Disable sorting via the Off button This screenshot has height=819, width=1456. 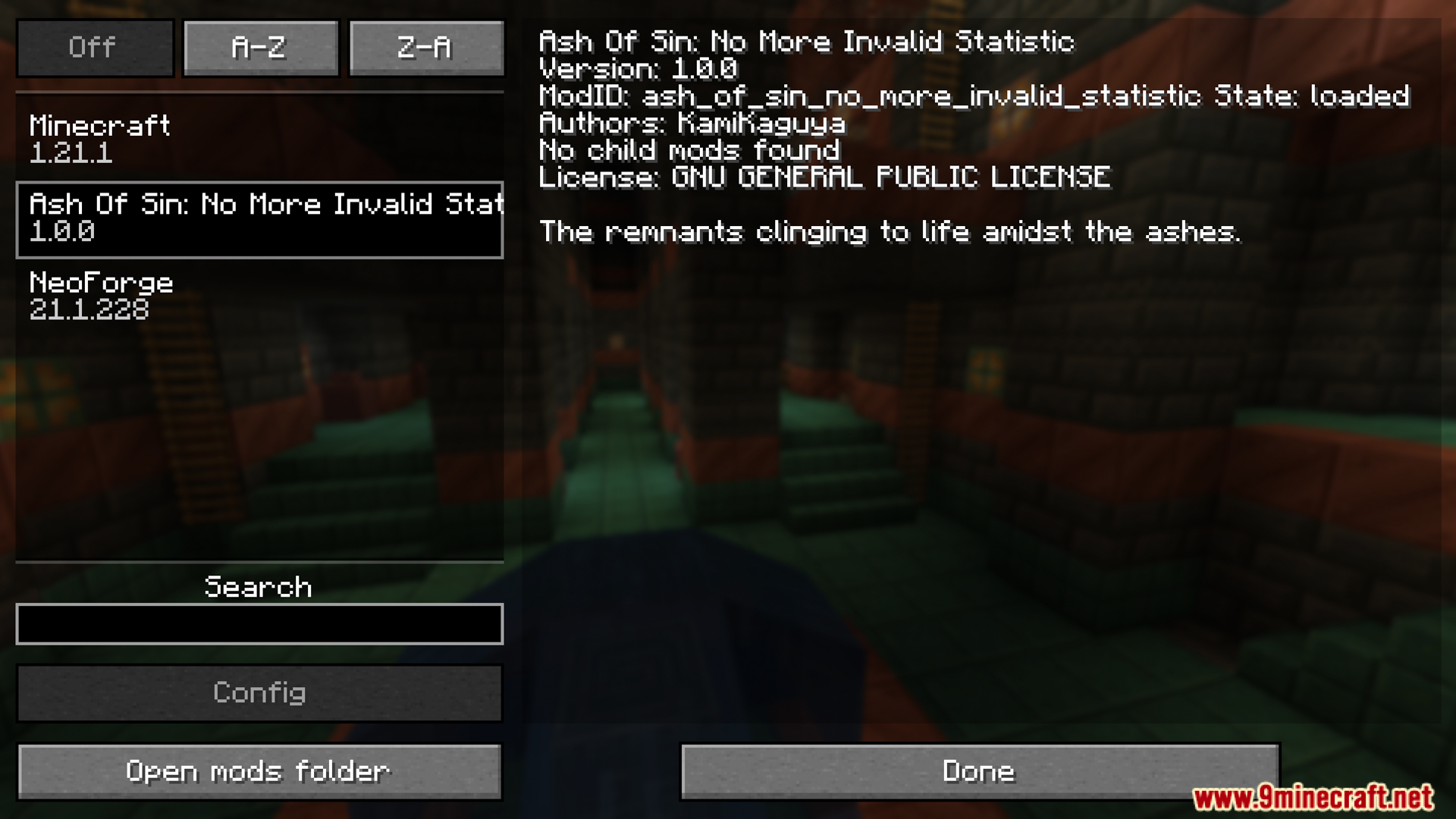pyautogui.click(x=94, y=48)
